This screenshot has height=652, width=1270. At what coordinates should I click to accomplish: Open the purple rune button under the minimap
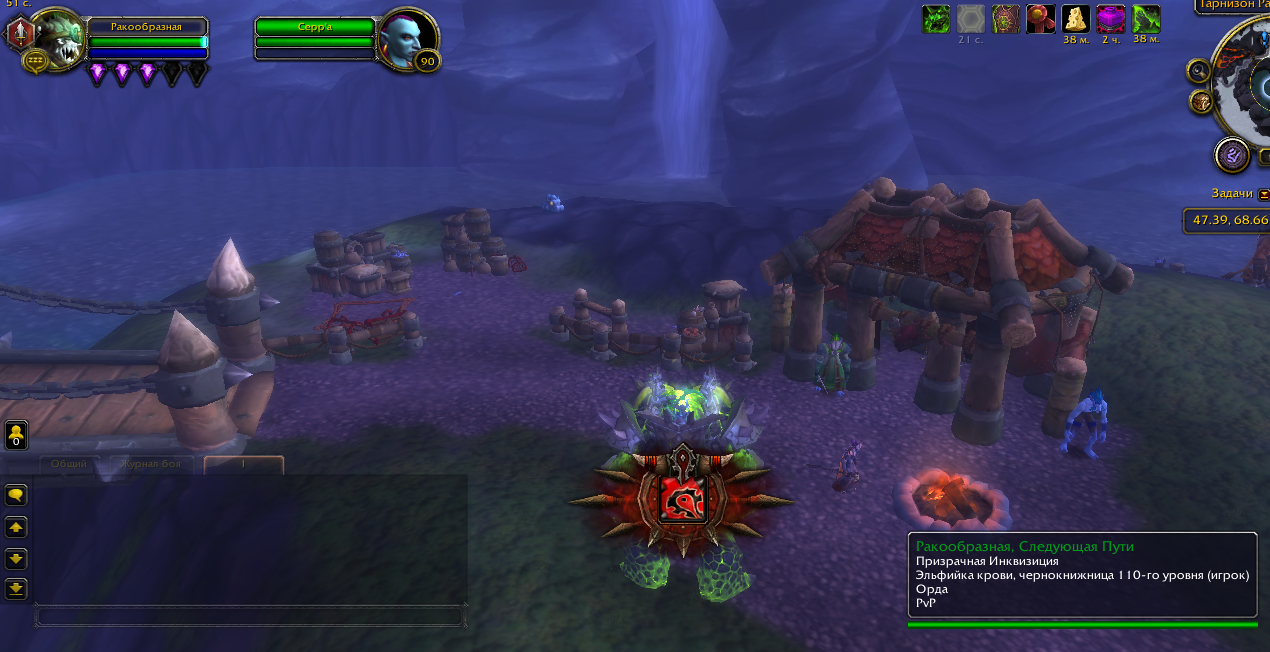point(1231,155)
